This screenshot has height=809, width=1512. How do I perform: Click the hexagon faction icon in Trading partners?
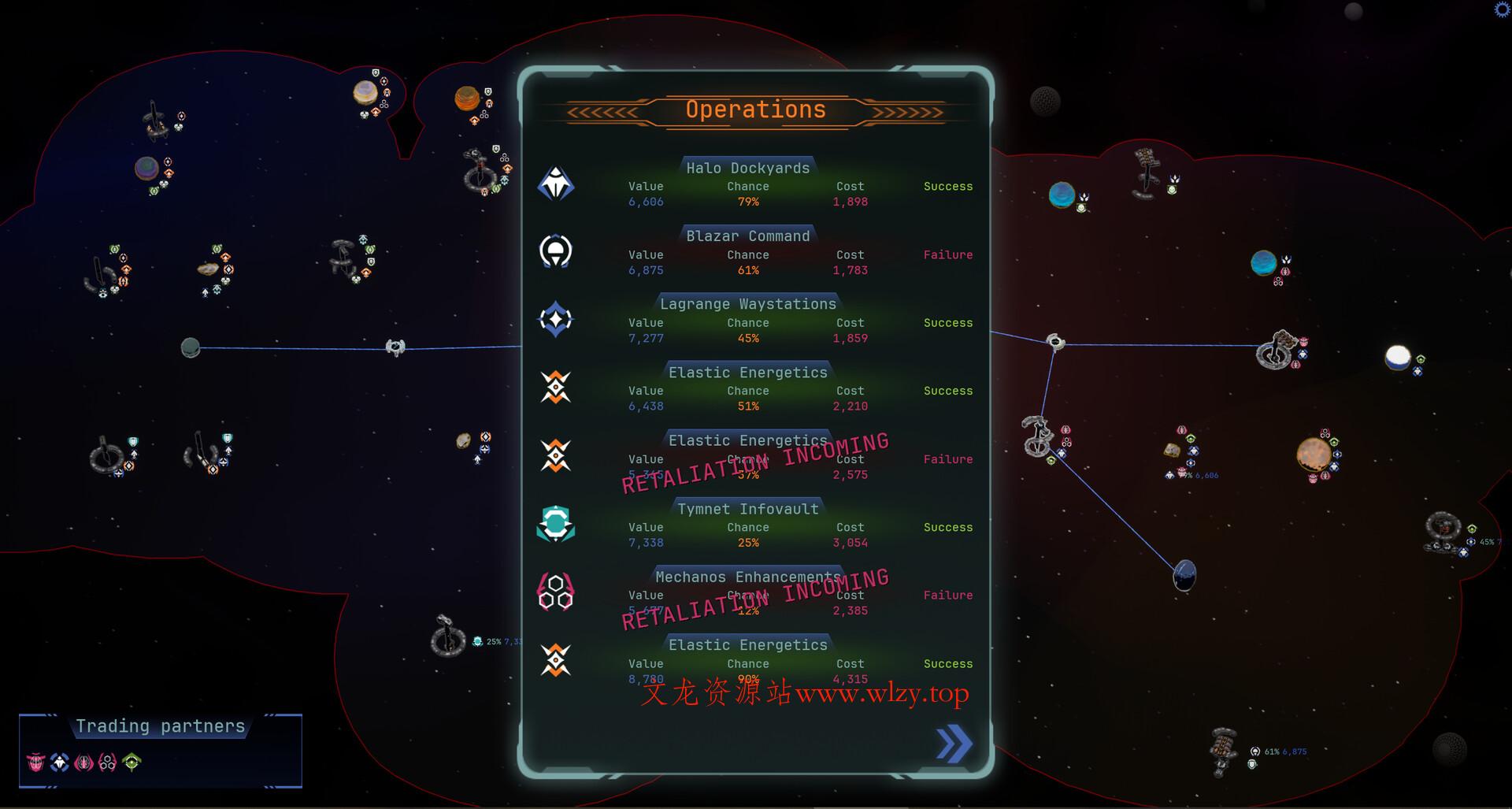107,763
